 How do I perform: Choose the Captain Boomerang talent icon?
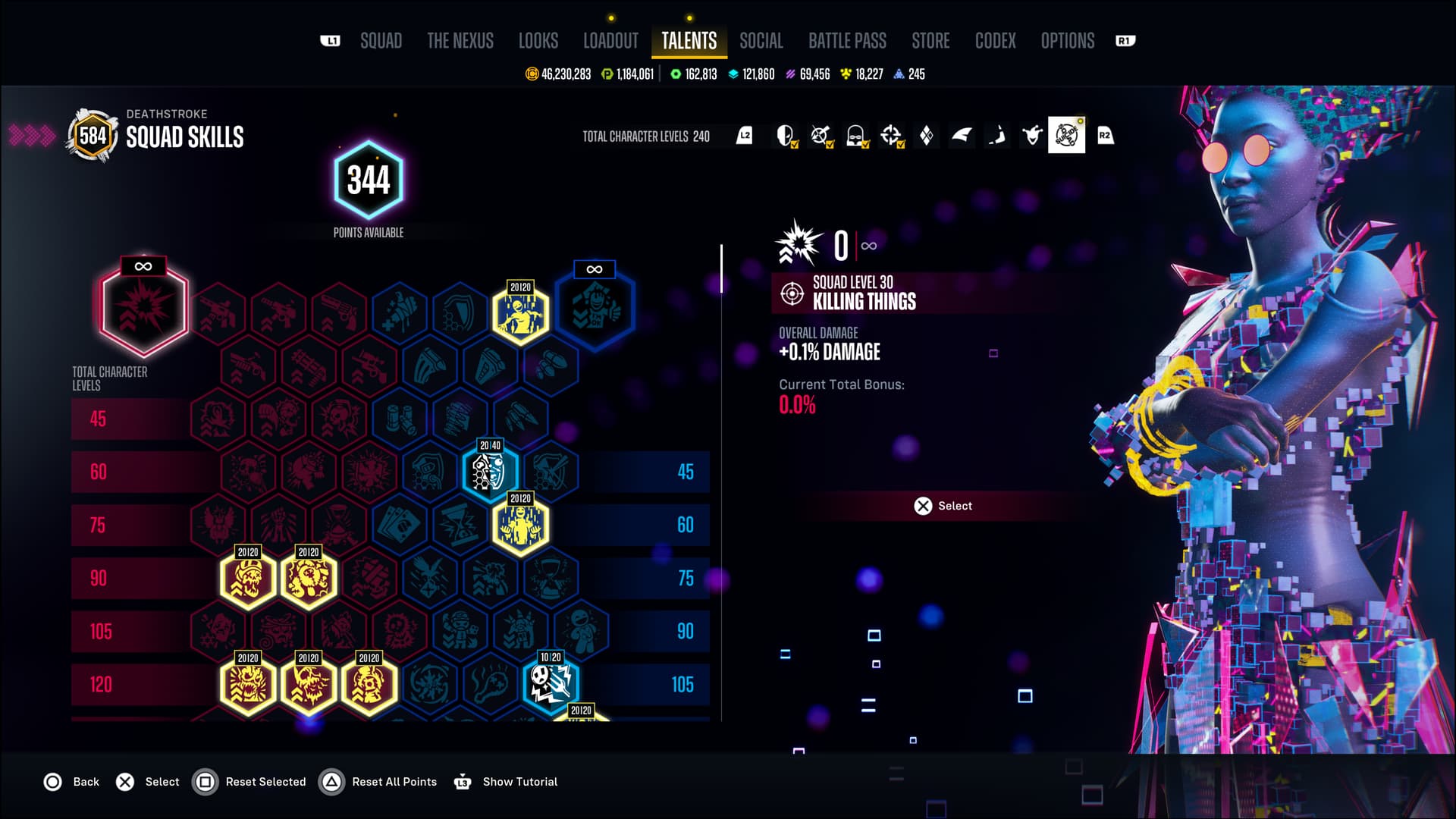pos(996,136)
